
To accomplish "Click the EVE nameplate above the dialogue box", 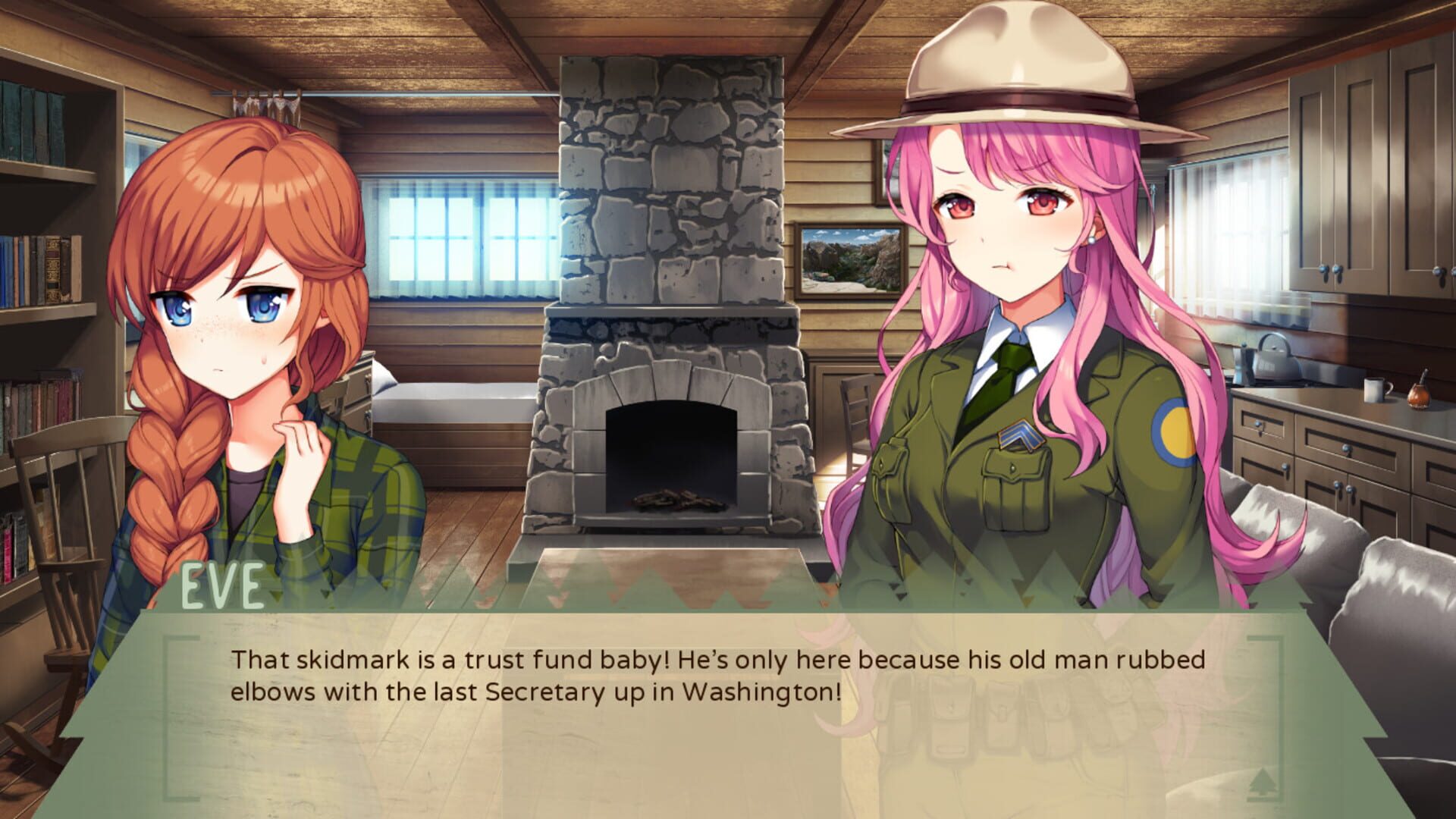I will (223, 584).
